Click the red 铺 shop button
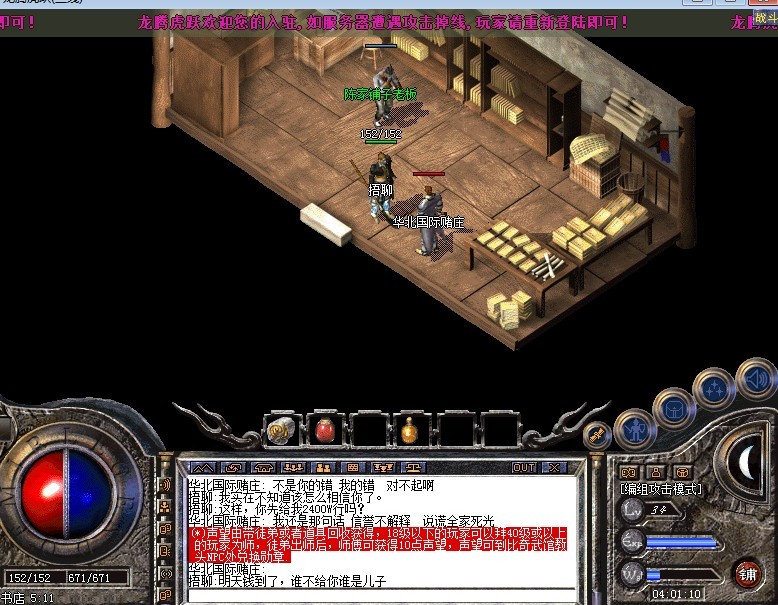This screenshot has height=605, width=778. (747, 573)
